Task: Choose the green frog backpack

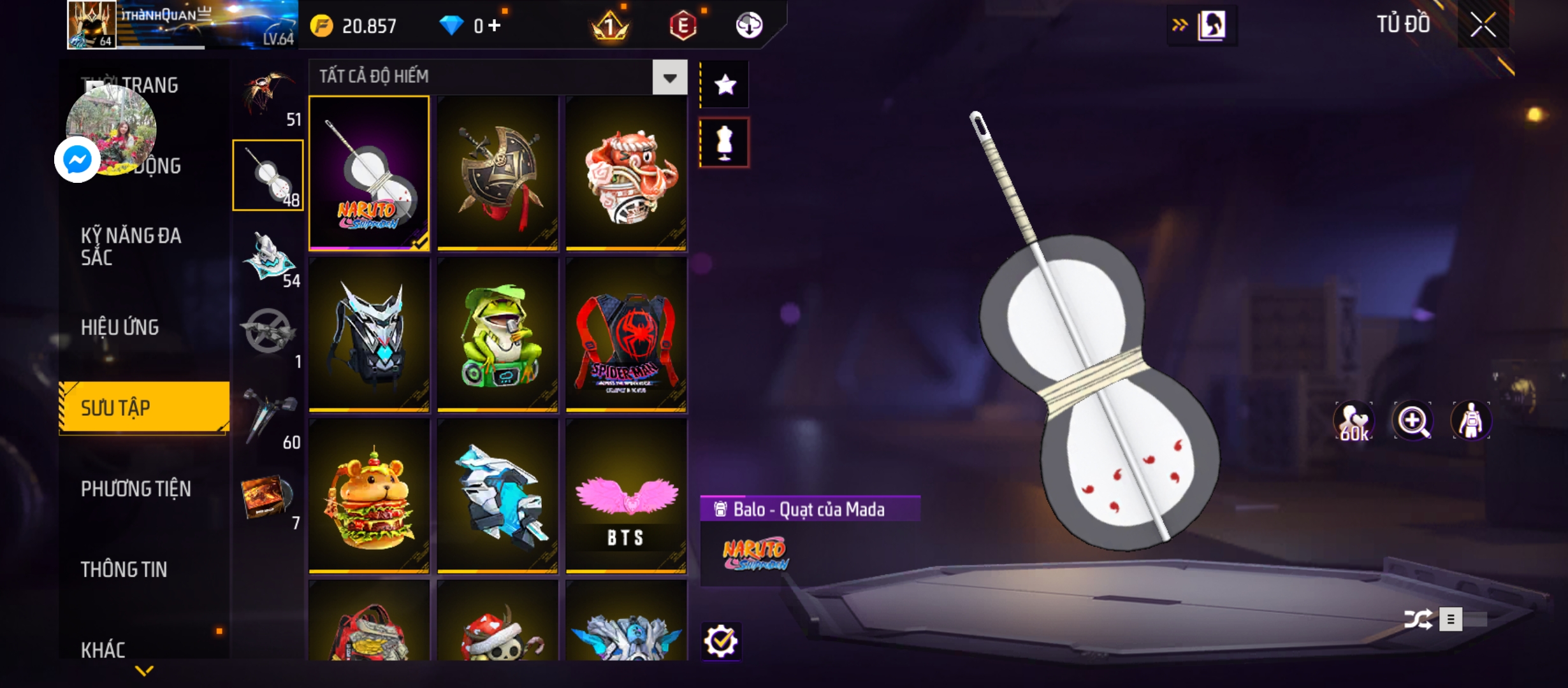Action: [x=498, y=334]
